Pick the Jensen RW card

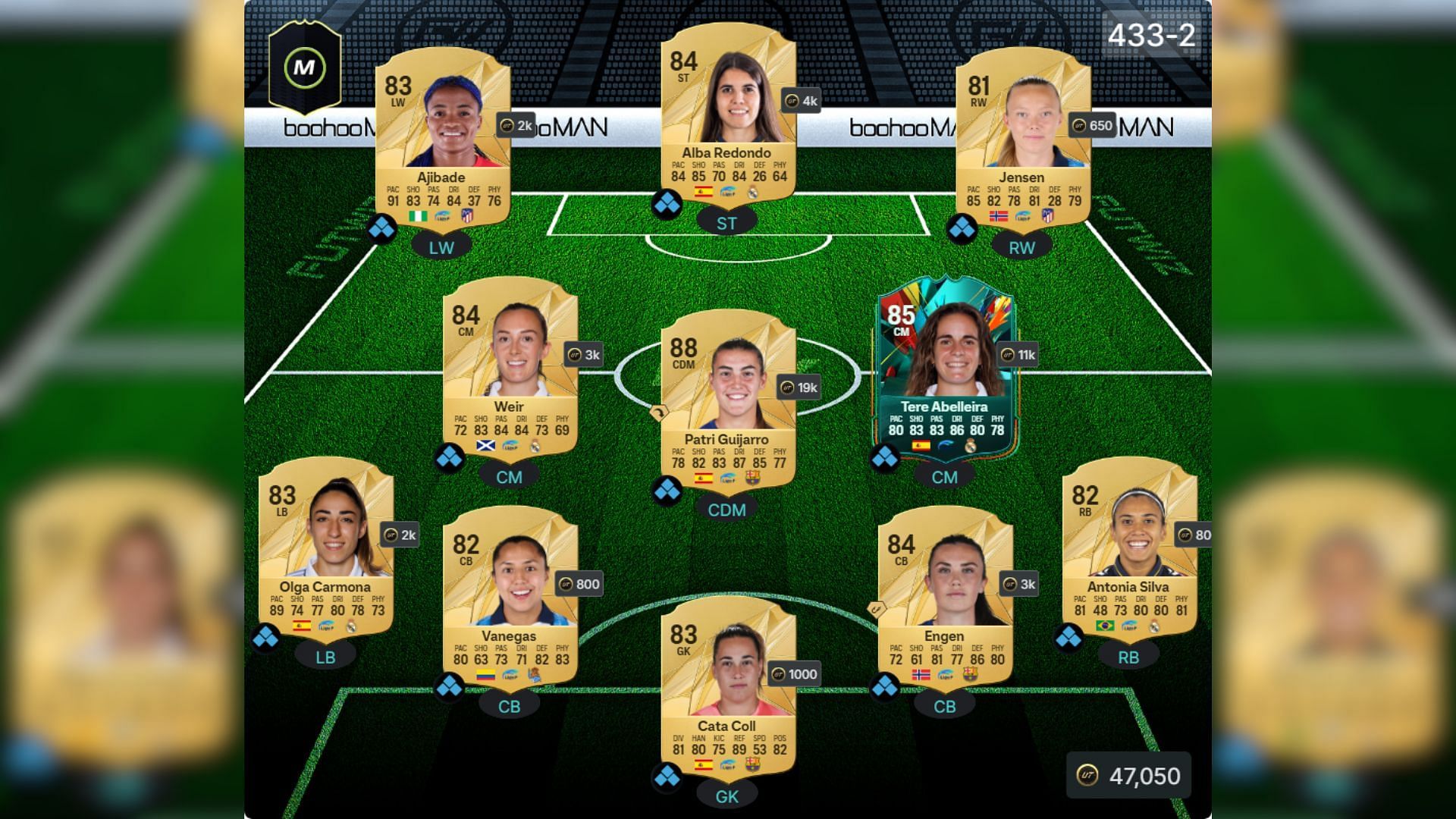coord(1021,136)
